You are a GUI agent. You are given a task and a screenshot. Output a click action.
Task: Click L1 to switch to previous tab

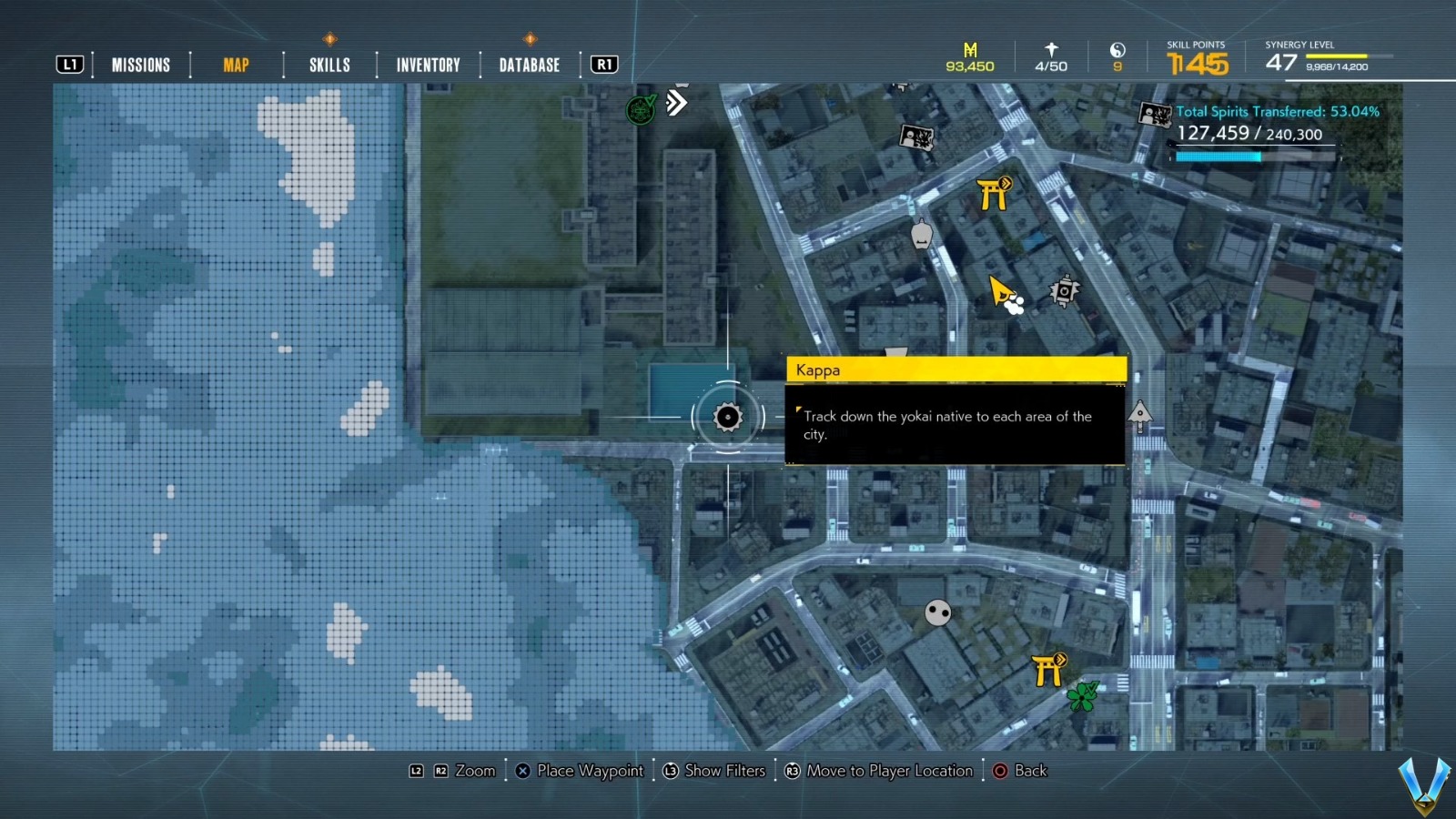[69, 64]
